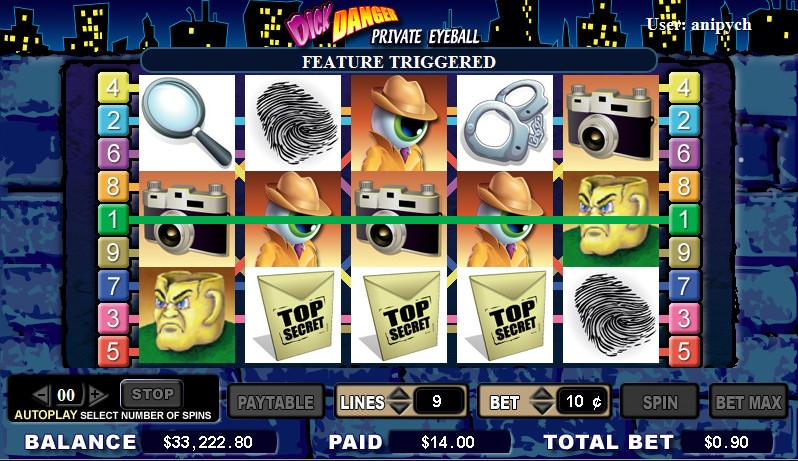Raise the bet amount

pyautogui.click(x=540, y=394)
